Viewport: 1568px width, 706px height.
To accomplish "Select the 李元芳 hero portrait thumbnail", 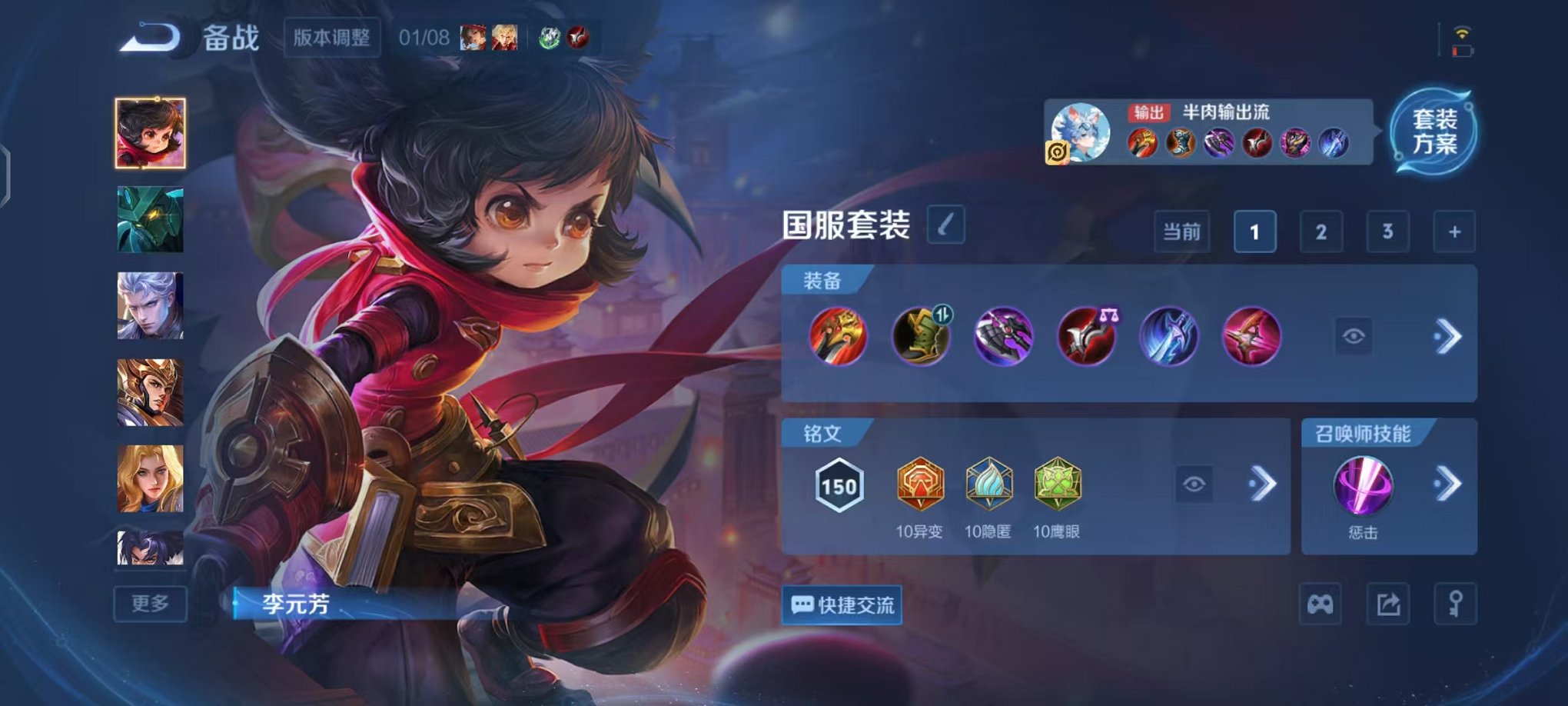I will coord(151,132).
